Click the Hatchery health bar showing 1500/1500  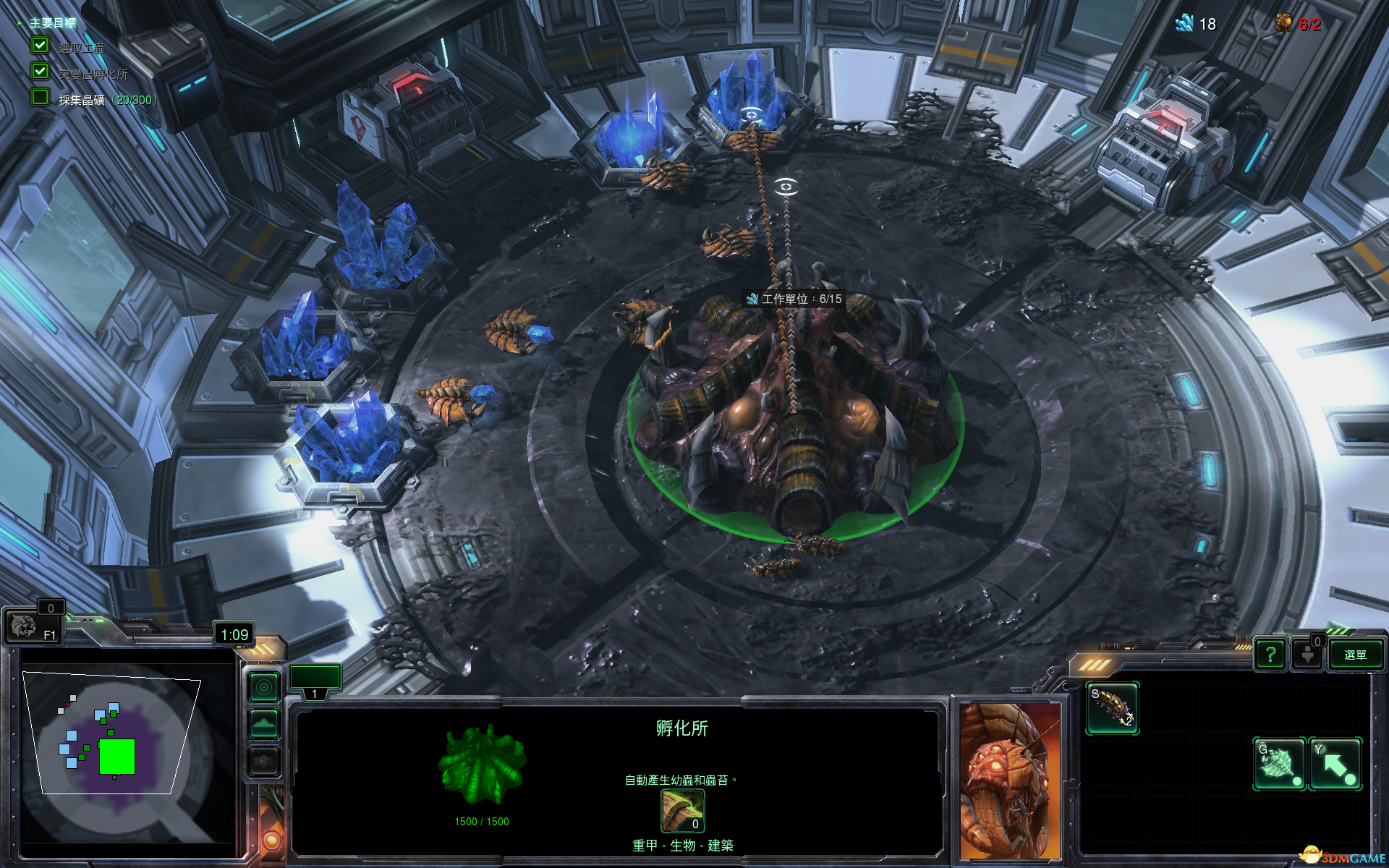481,821
